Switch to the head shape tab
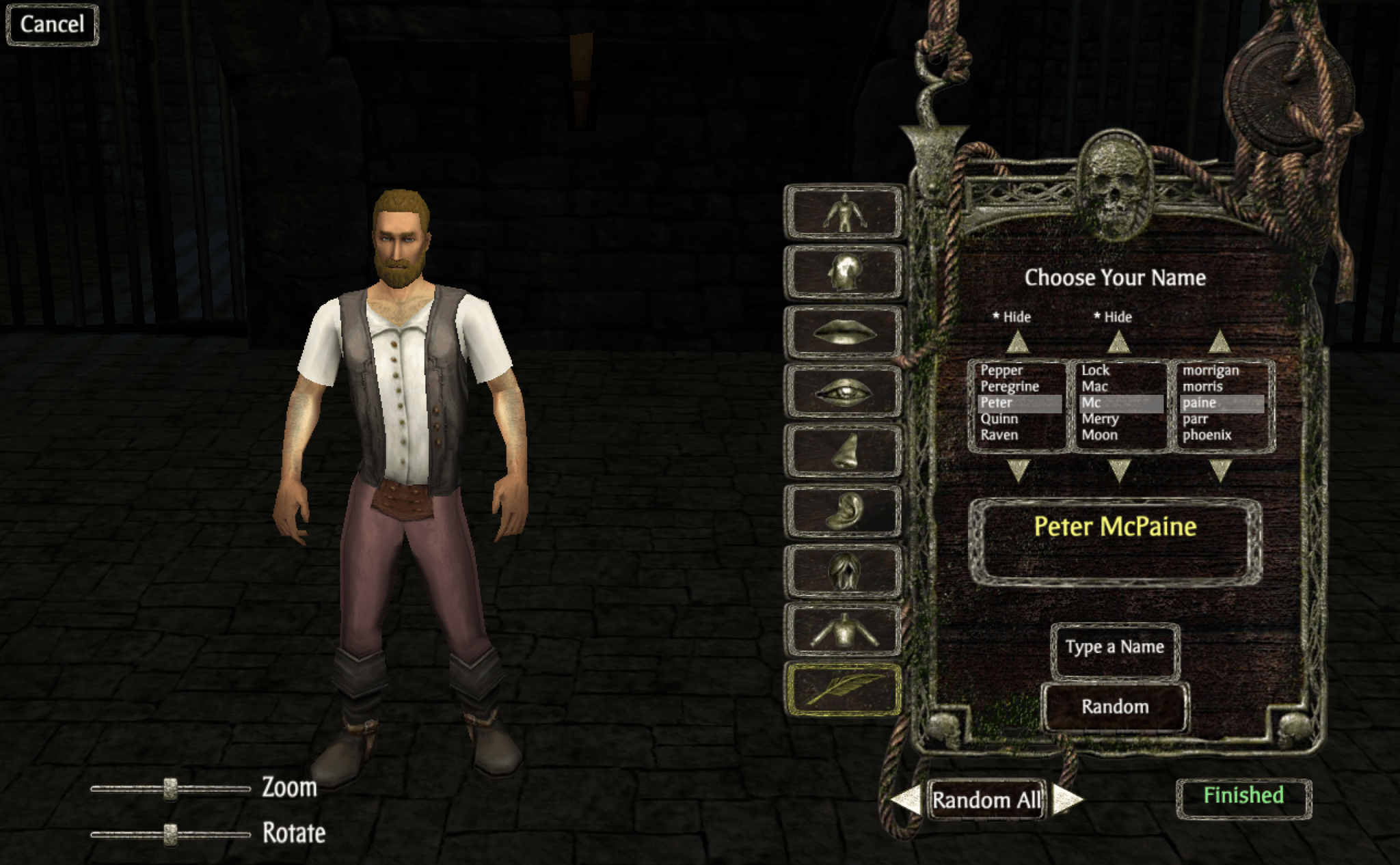This screenshot has height=865, width=1400. click(844, 273)
